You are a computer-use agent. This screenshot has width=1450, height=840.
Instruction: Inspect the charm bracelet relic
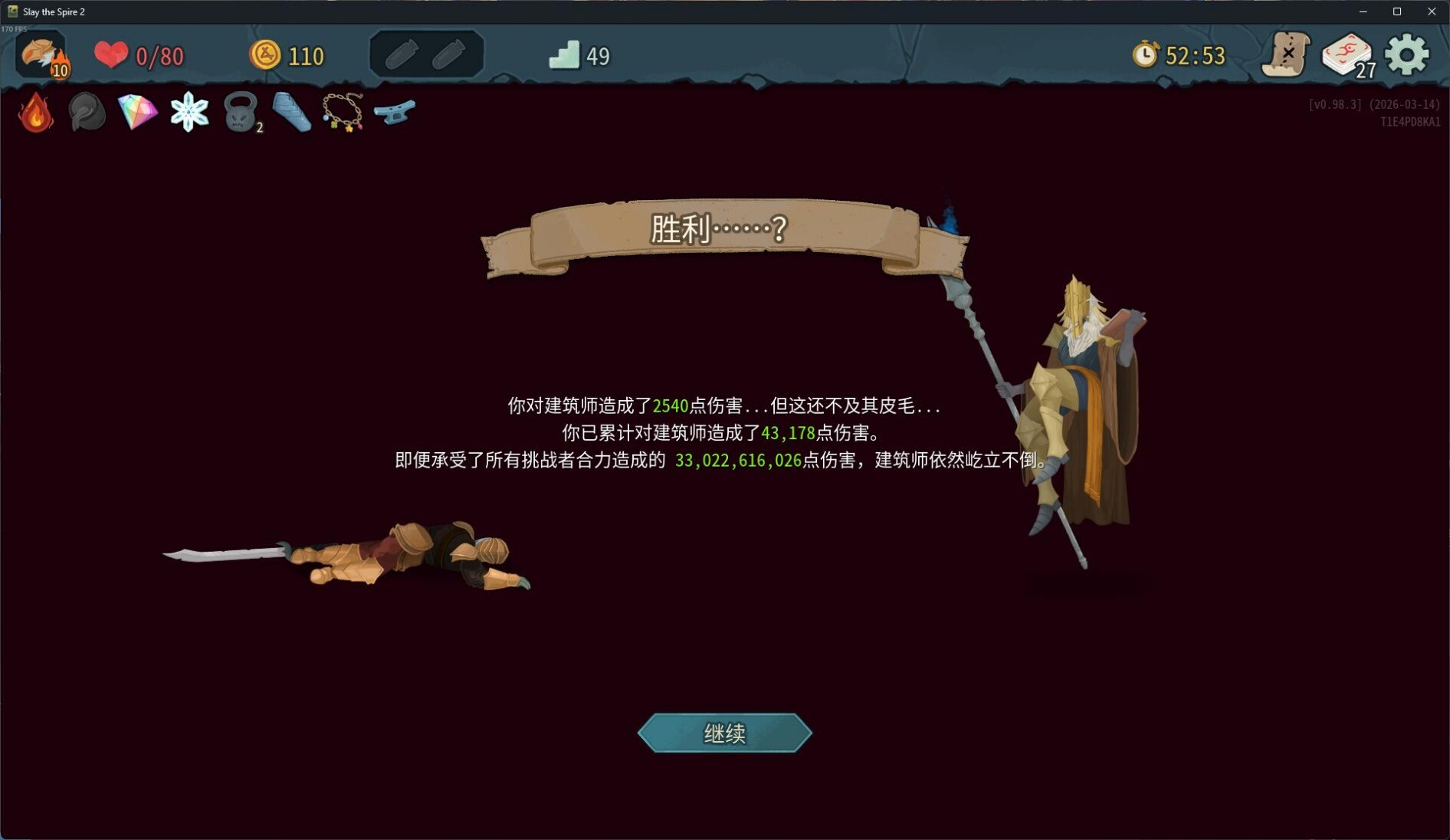click(343, 113)
